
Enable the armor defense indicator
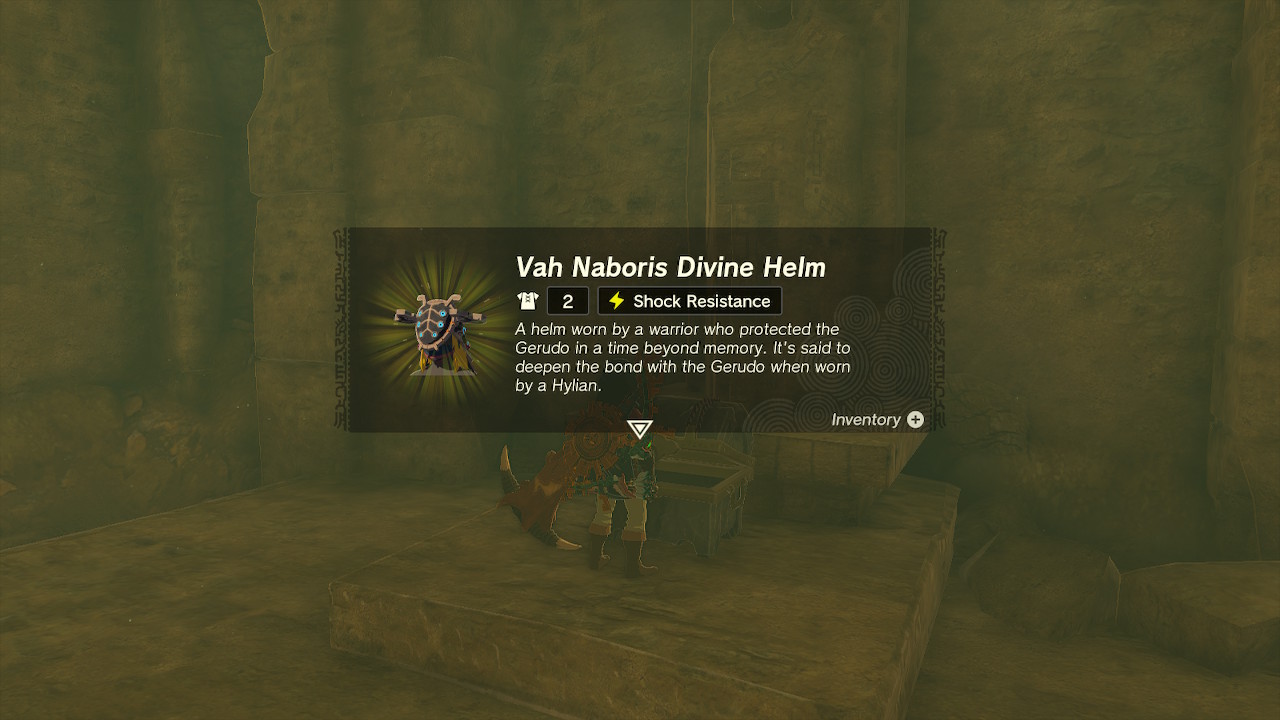pos(550,300)
